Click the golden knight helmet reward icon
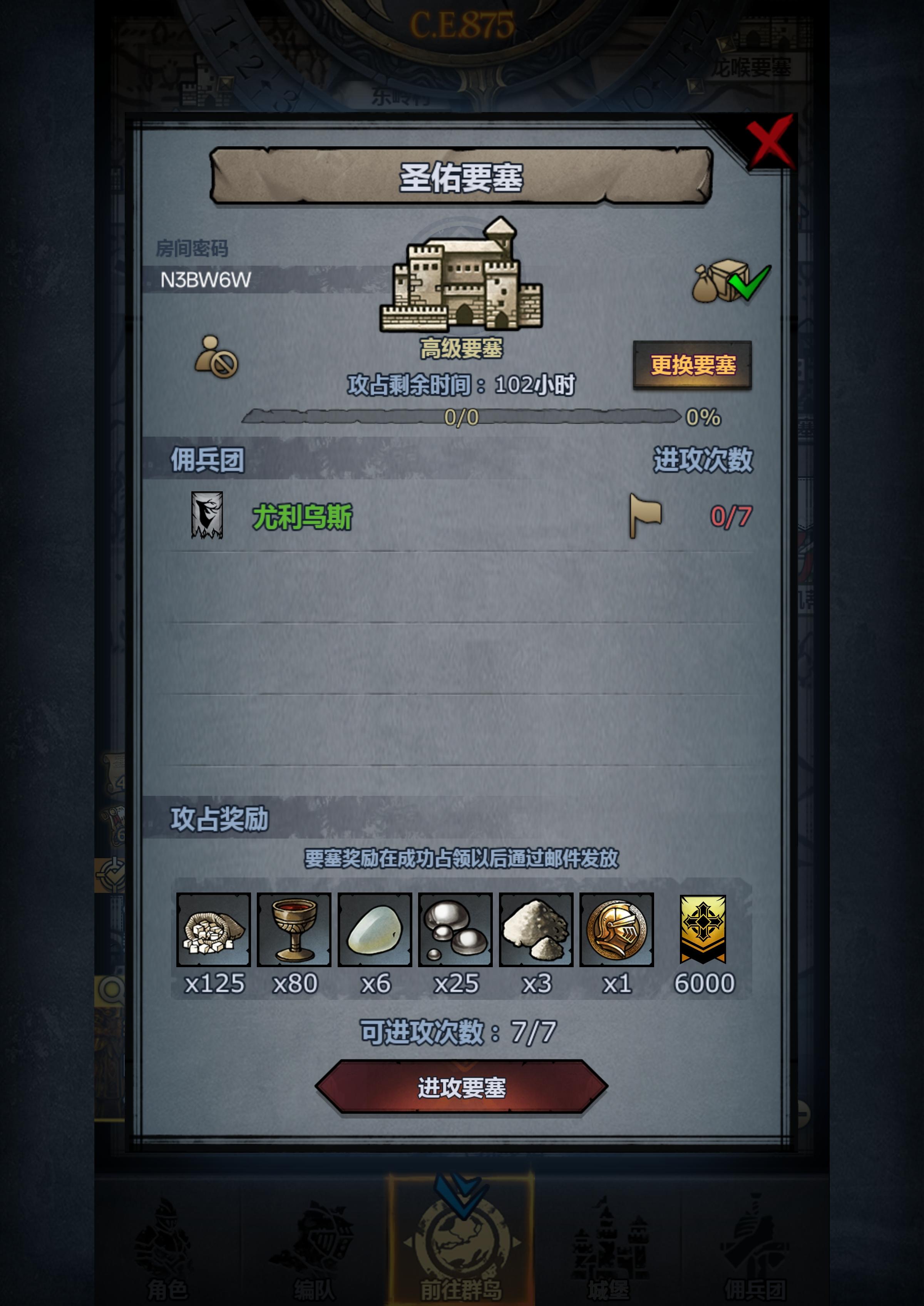 click(x=617, y=929)
